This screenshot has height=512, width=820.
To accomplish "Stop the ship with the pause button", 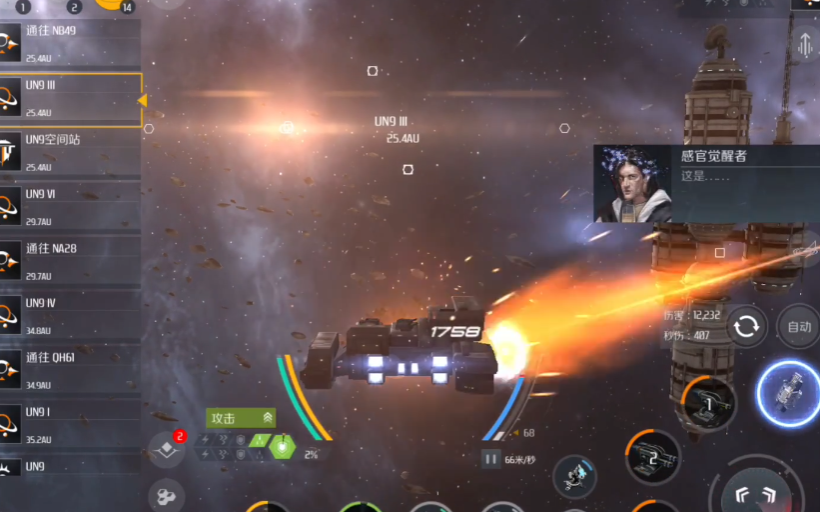I will [x=490, y=459].
